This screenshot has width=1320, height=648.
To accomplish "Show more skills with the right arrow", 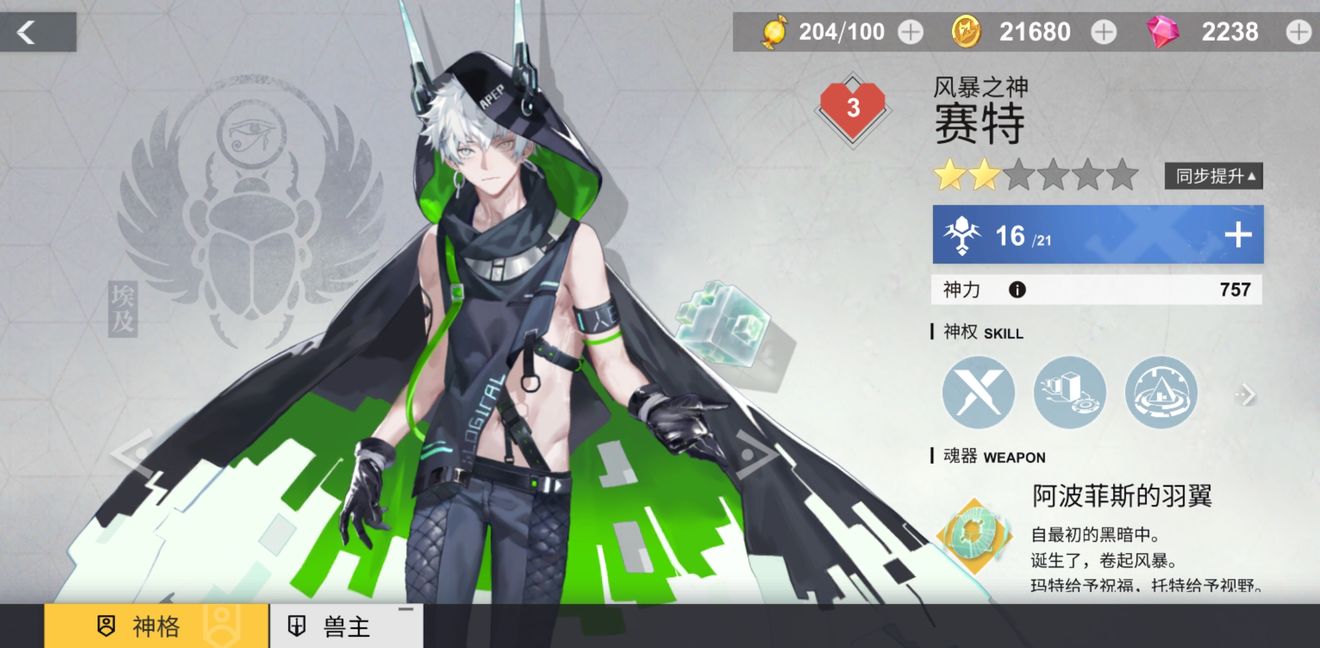I will [1245, 394].
